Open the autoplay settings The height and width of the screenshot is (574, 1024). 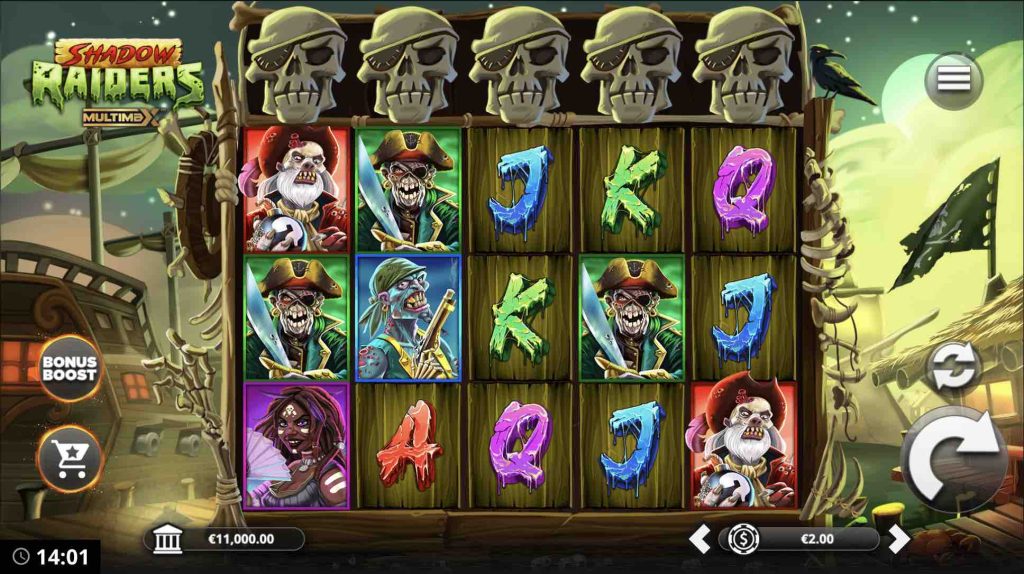[953, 367]
